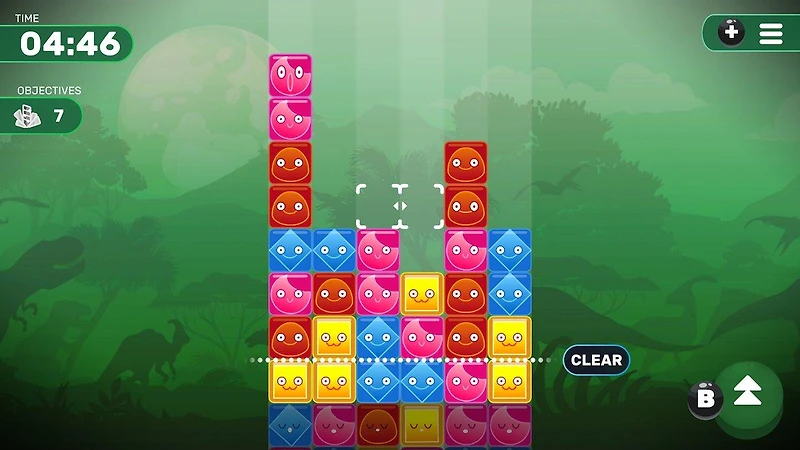800x450 pixels.
Task: Open the hamburger menu
Action: point(771,33)
